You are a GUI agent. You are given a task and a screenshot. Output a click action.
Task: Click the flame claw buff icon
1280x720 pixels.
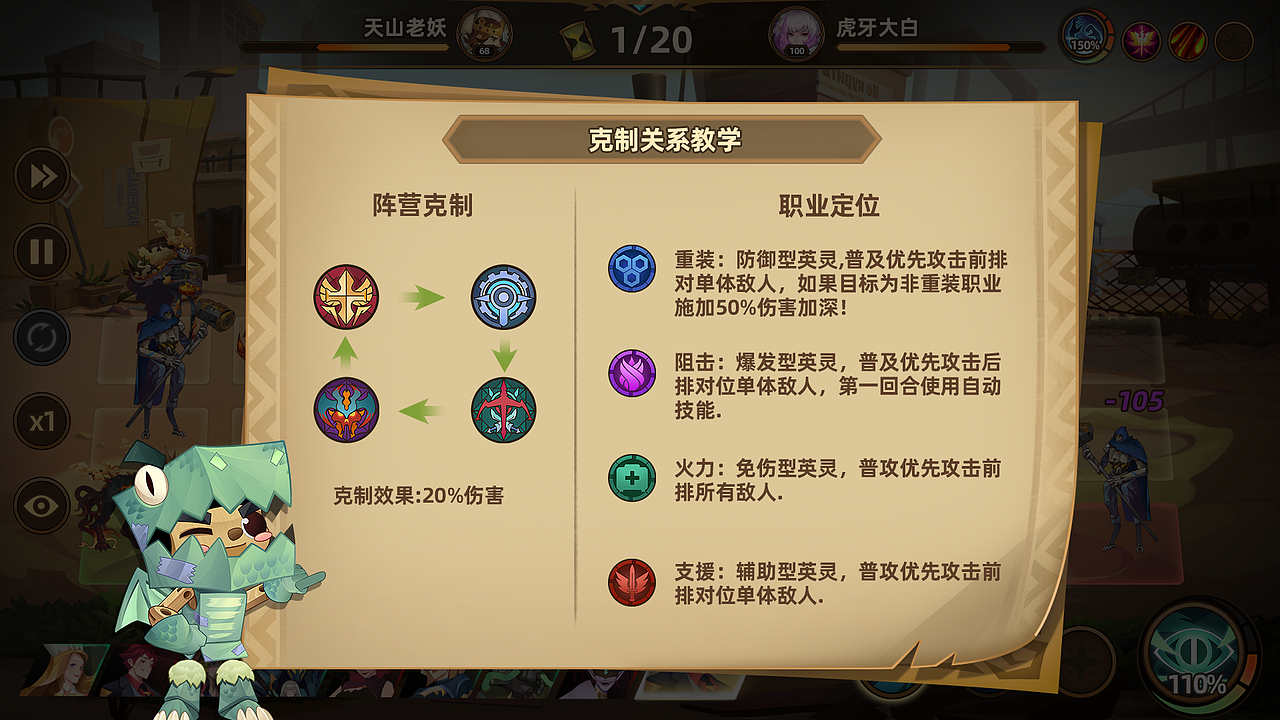tap(1190, 42)
